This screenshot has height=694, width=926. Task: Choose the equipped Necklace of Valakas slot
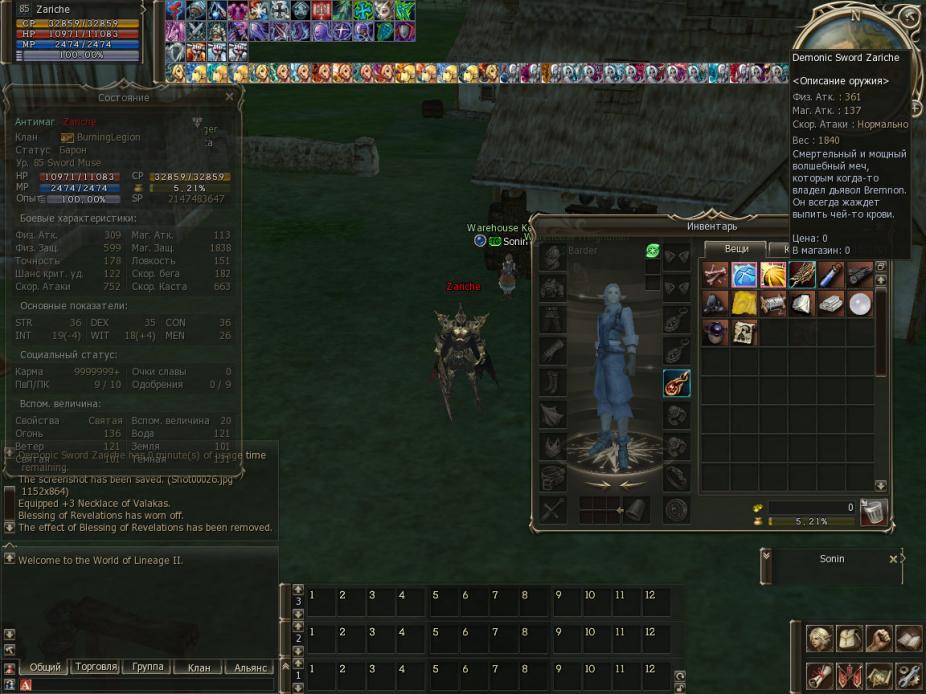[x=676, y=383]
